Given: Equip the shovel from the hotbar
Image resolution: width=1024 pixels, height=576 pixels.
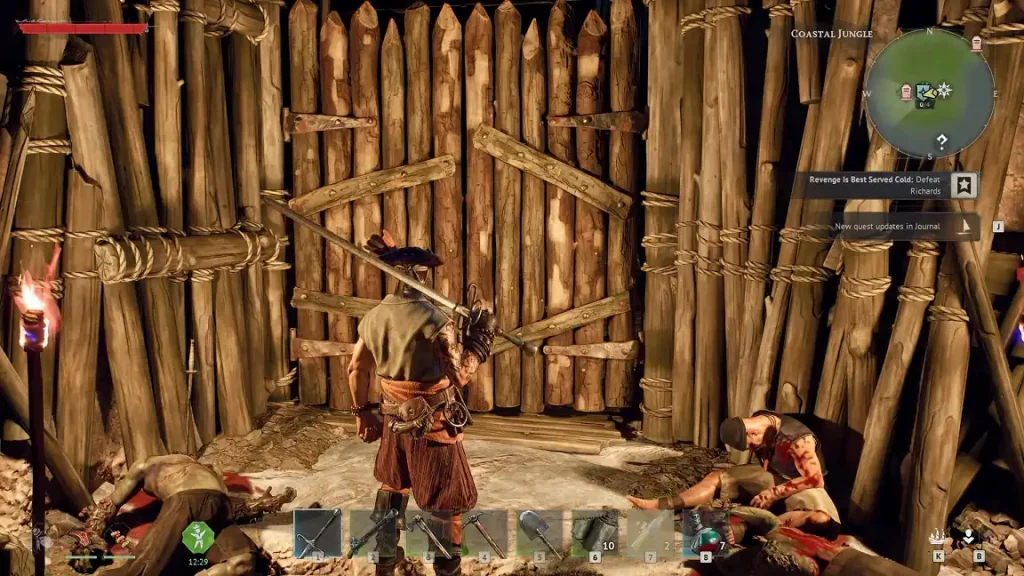Looking at the screenshot, I should pos(541,532).
